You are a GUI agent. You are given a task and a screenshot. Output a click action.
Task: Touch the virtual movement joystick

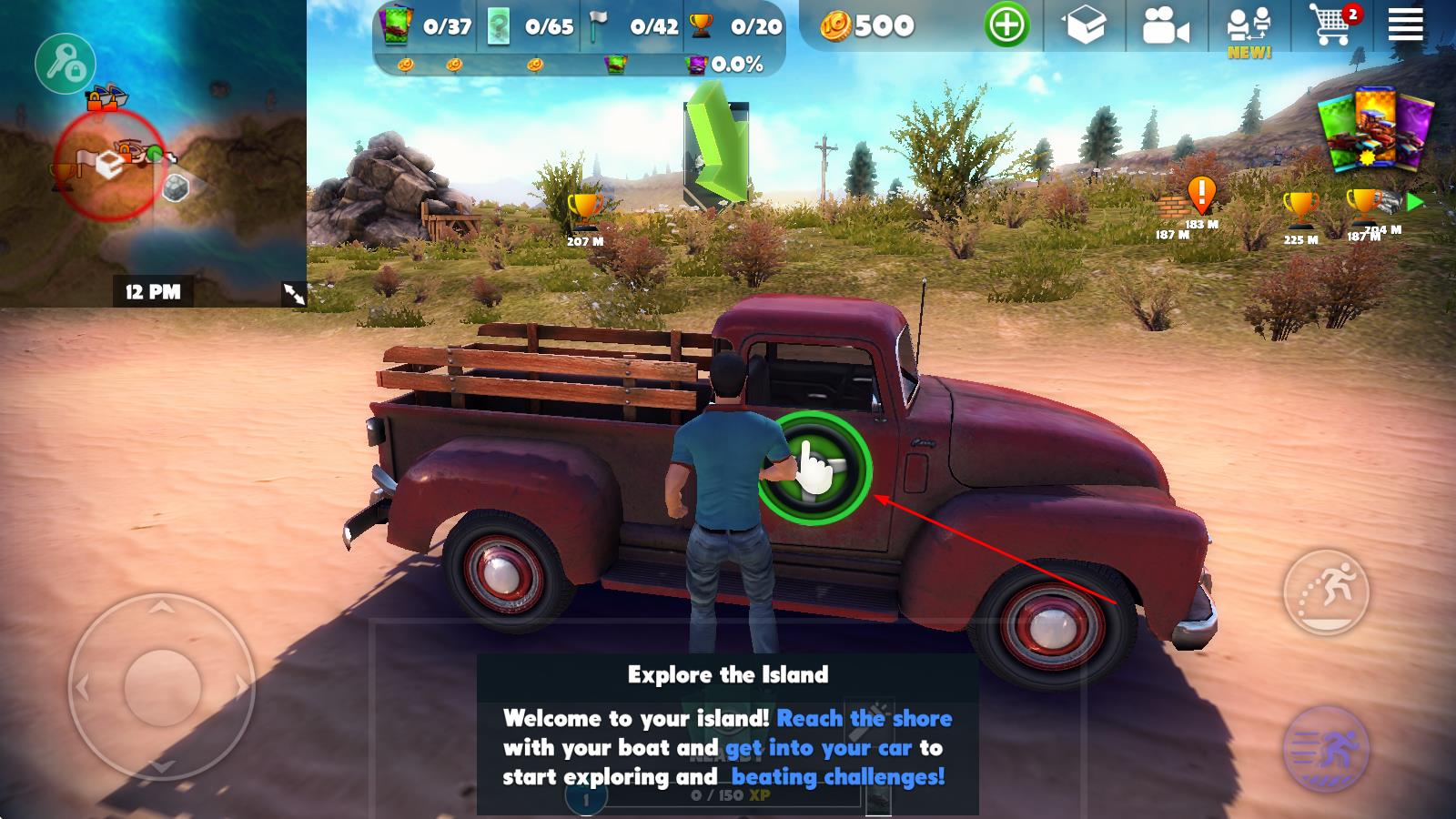[162, 687]
